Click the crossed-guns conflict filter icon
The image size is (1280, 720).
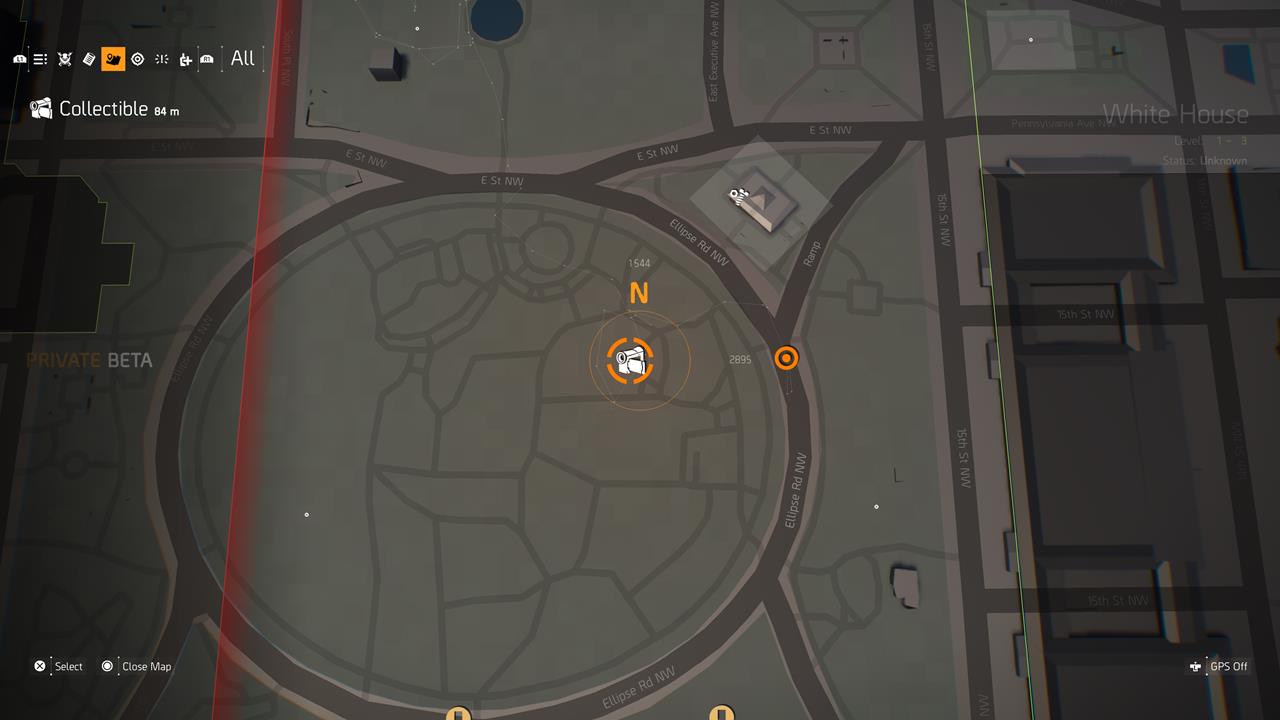(64, 58)
